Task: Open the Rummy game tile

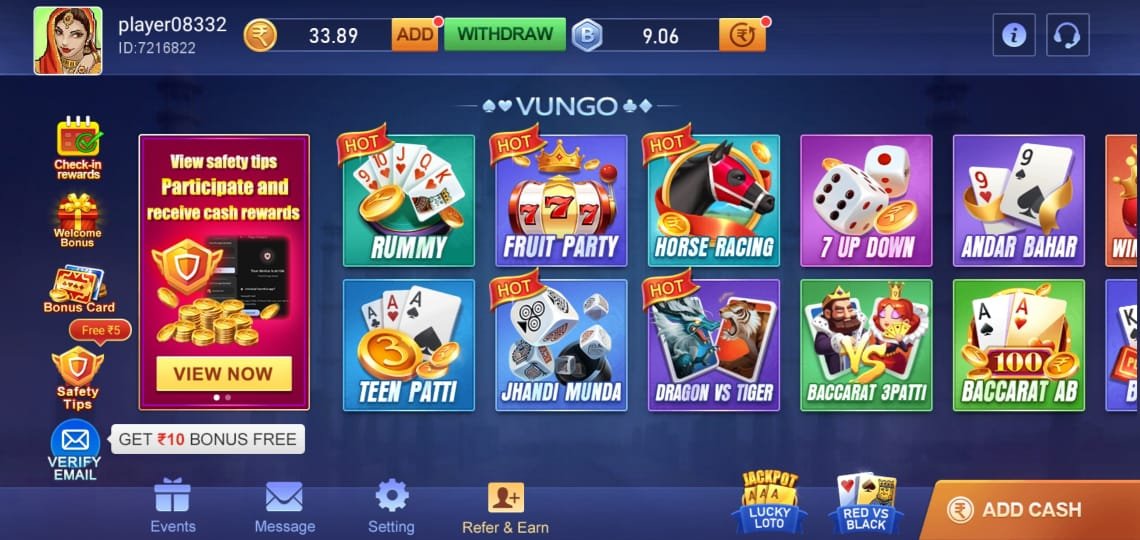Action: tap(408, 200)
